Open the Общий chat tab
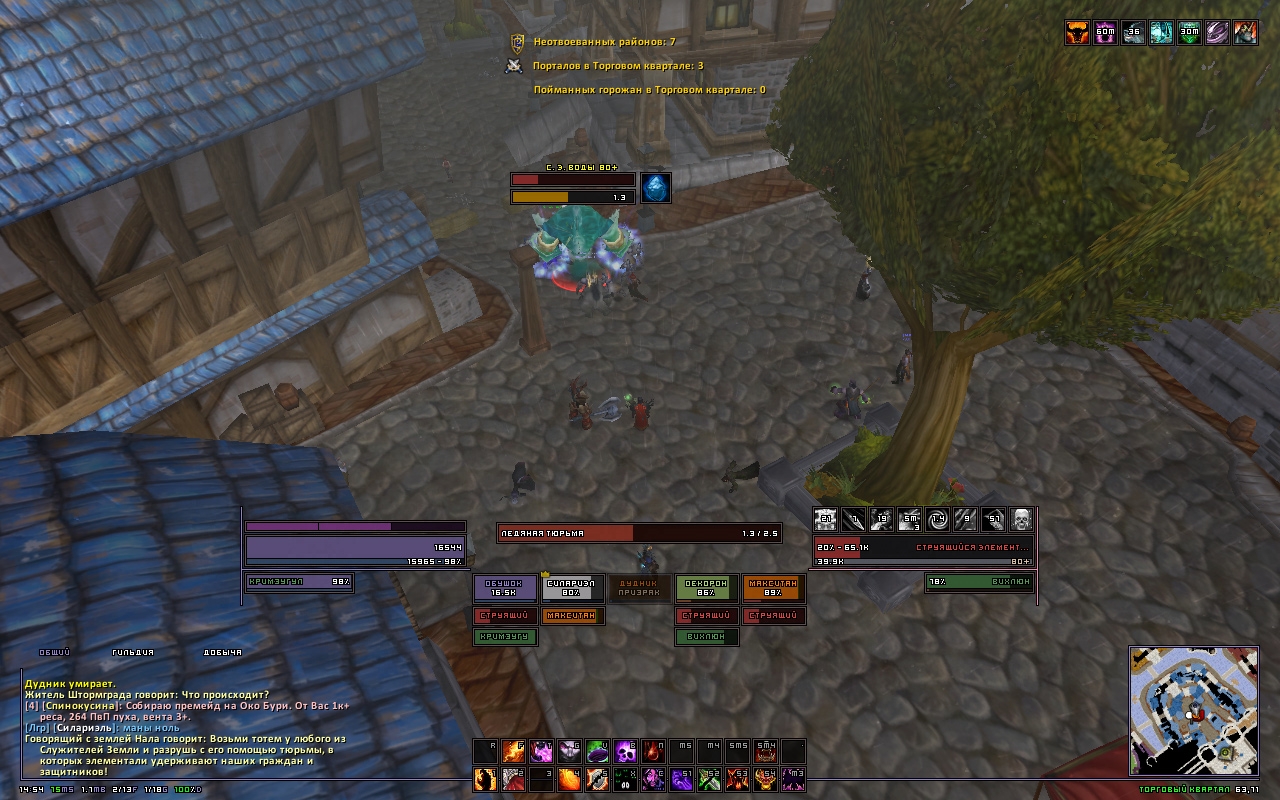1280x800 pixels. 54,653
